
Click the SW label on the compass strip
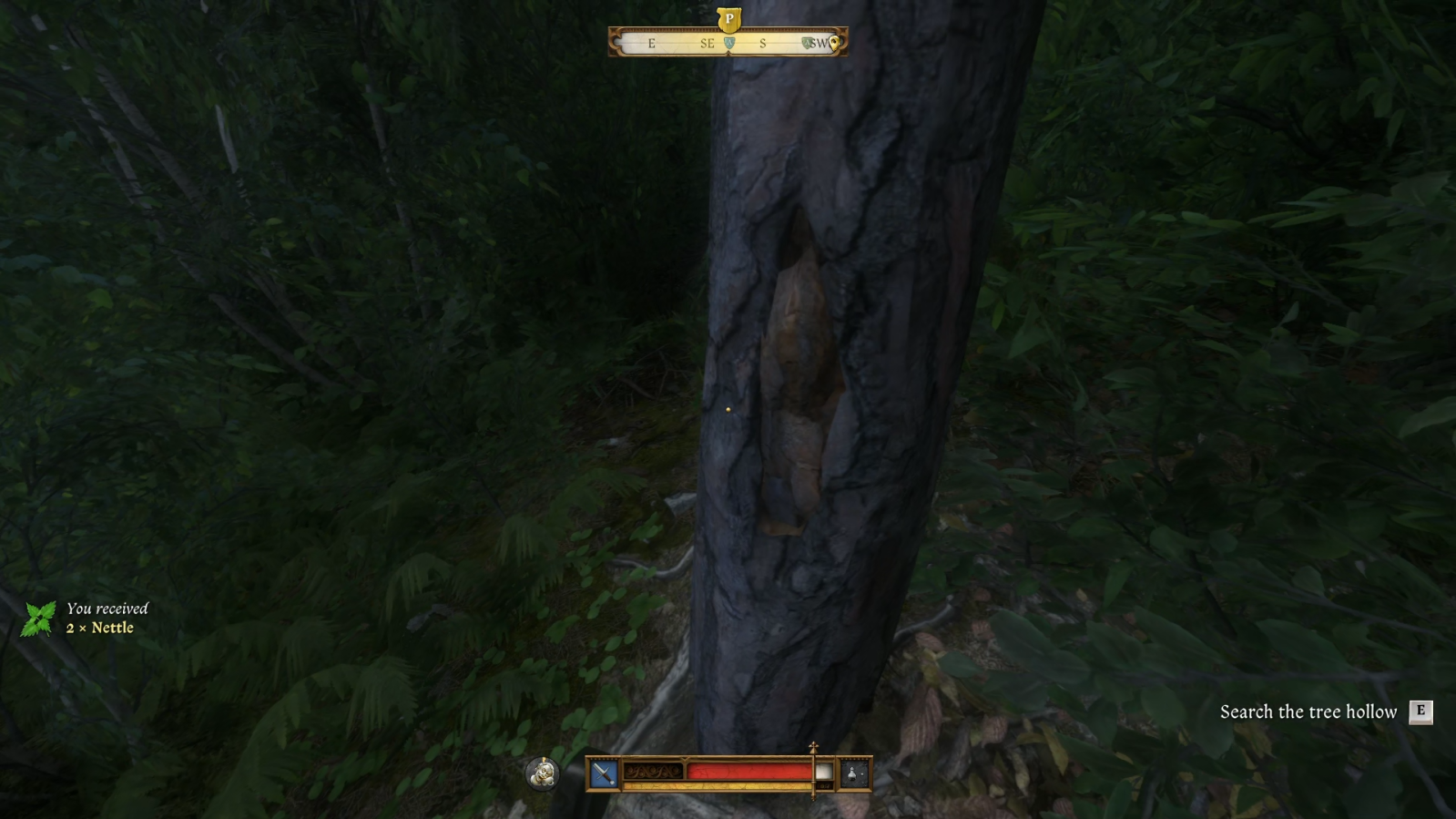(820, 43)
